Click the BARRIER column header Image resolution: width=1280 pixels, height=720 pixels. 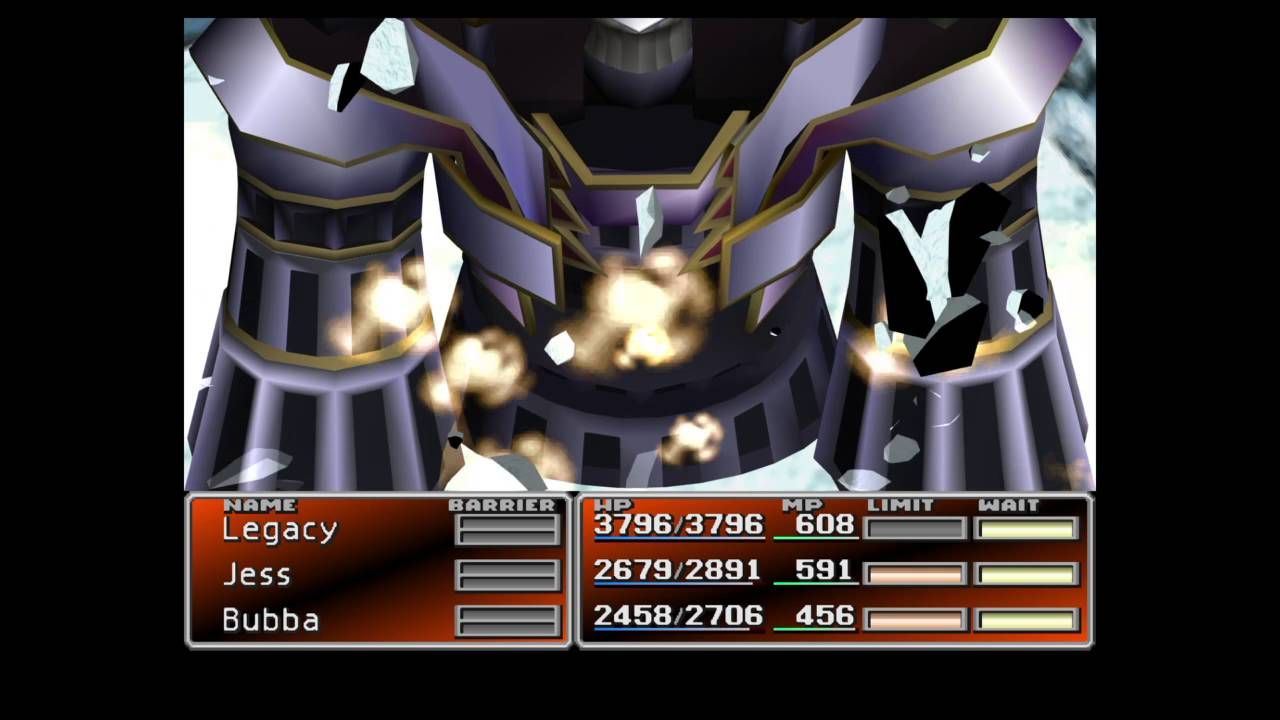(505, 503)
